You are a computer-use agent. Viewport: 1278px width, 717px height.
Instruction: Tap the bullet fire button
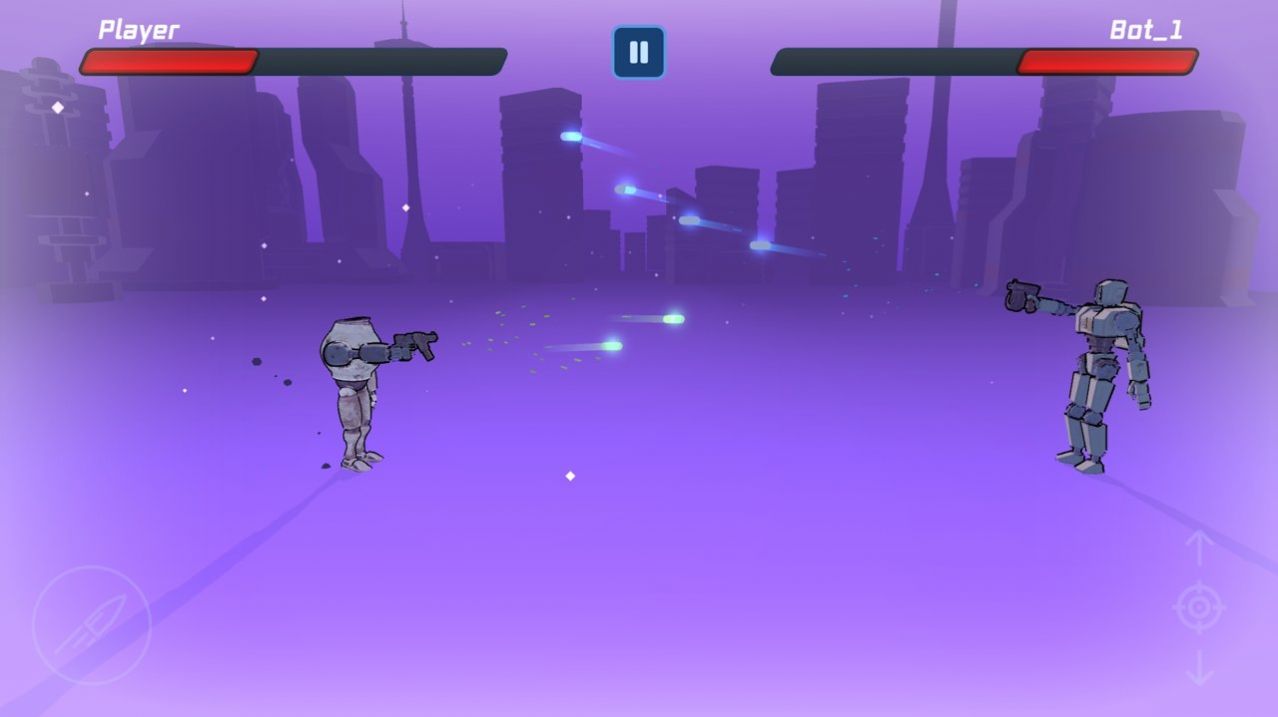coord(91,625)
